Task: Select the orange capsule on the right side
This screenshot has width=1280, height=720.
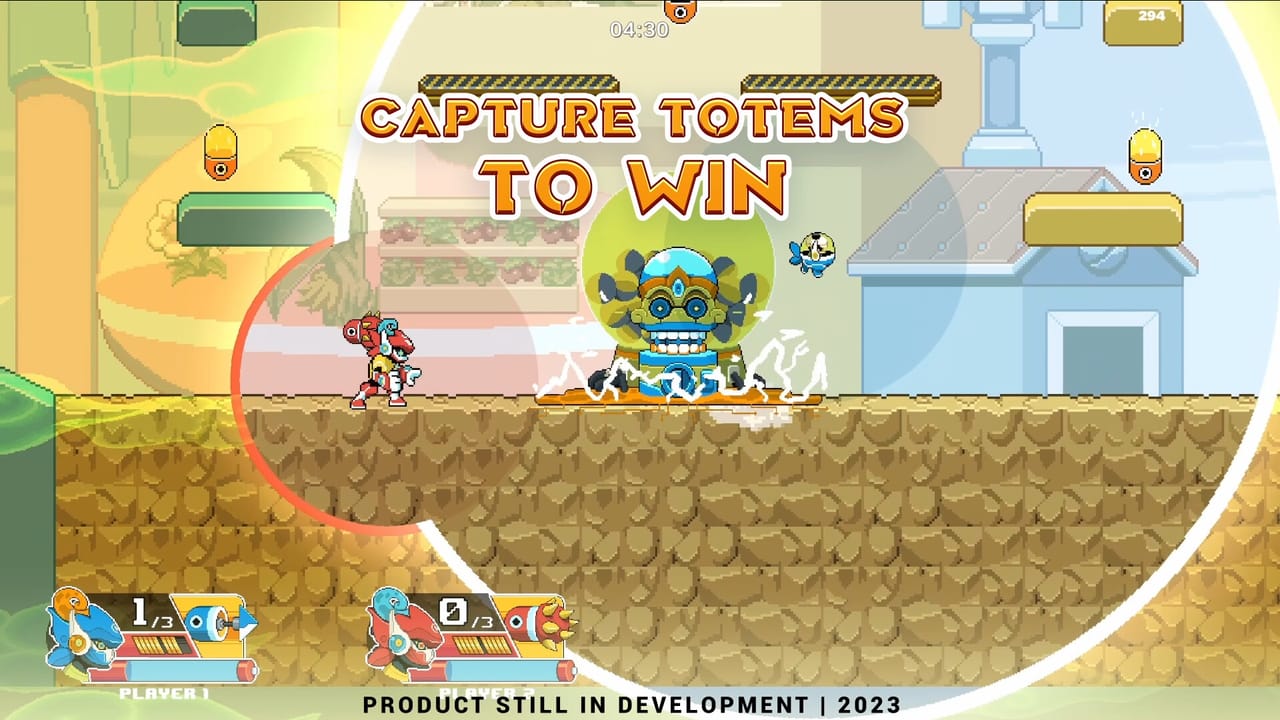Action: (1146, 155)
